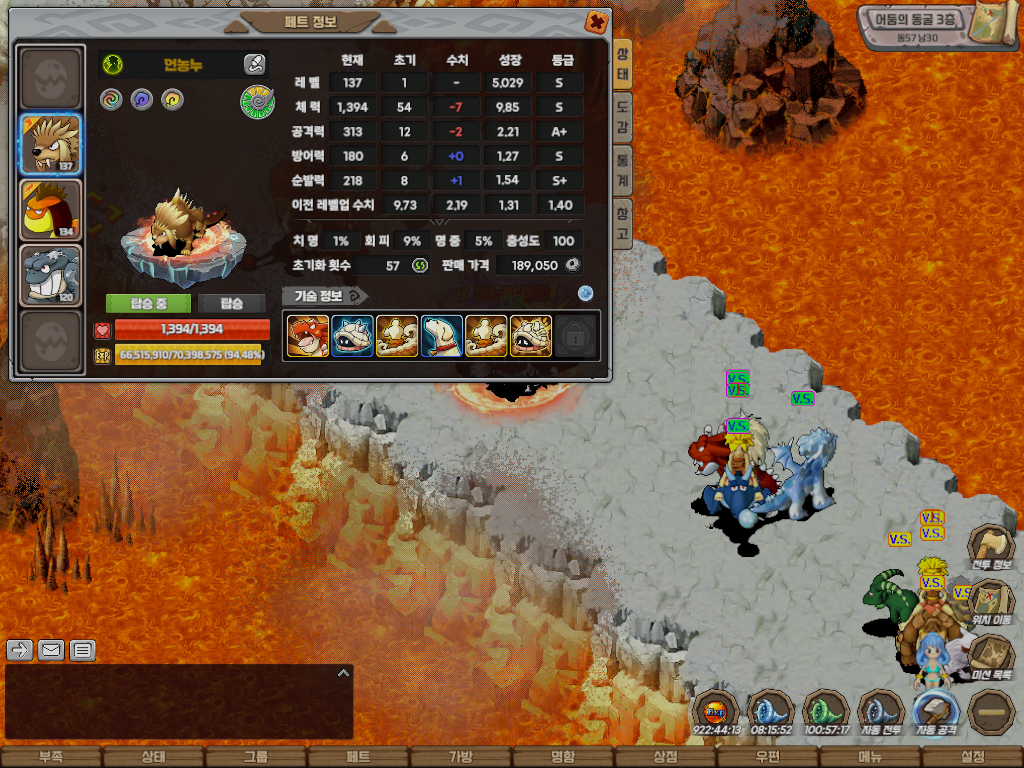This screenshot has width=1024, height=768.
Task: Open 상점 in the bottom menu bar
Action: pyautogui.click(x=665, y=757)
